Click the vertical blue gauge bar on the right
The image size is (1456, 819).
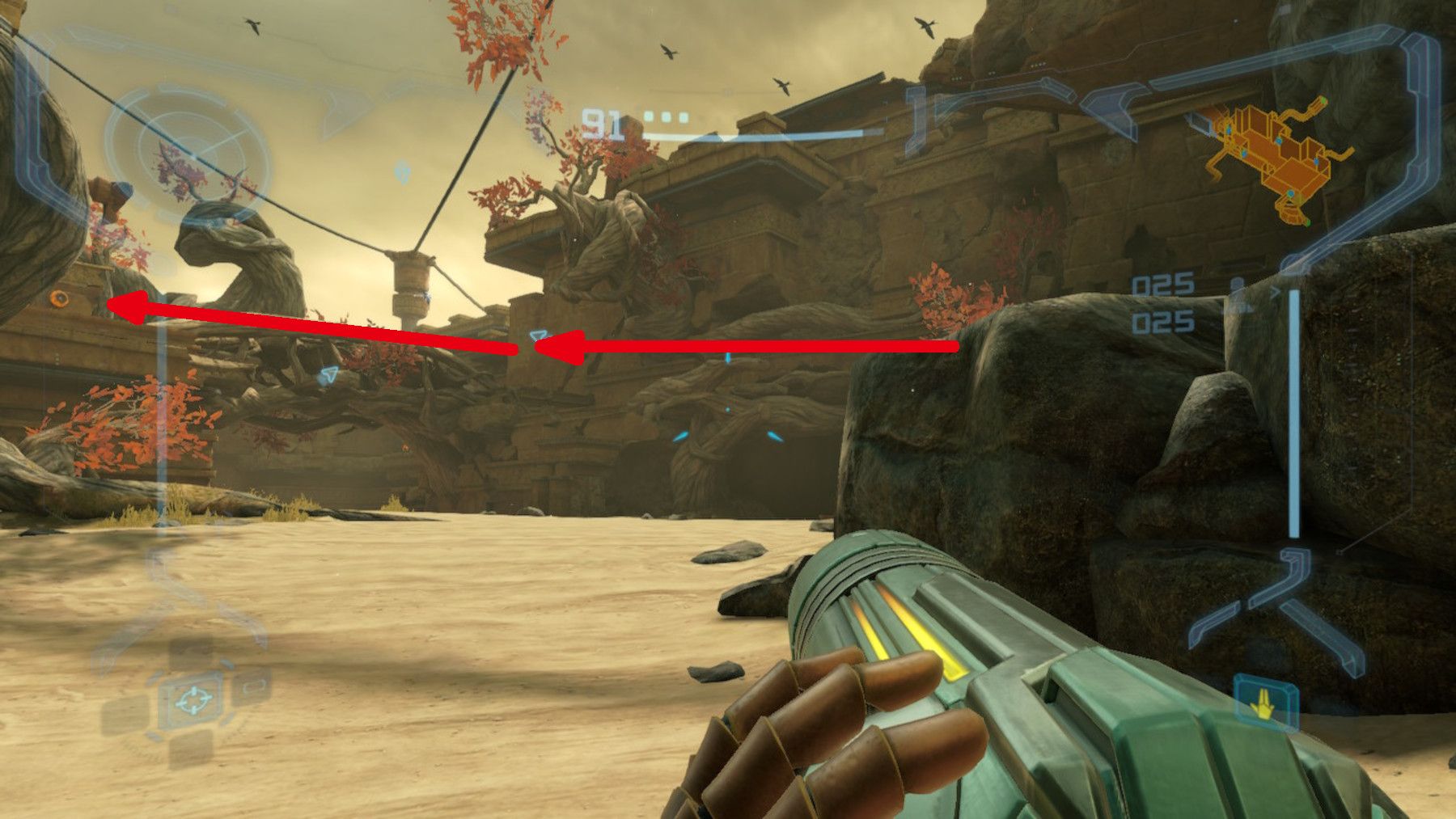coord(1294,404)
